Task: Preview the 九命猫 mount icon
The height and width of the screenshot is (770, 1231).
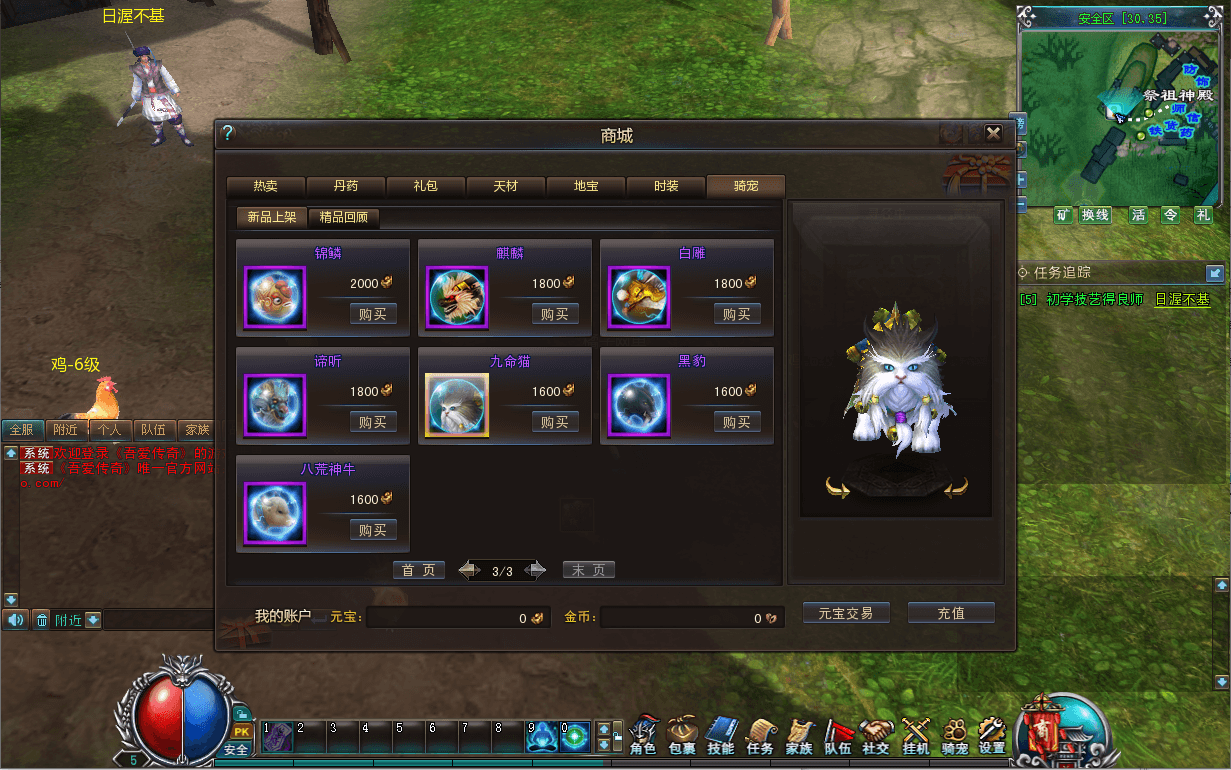Action: click(457, 405)
